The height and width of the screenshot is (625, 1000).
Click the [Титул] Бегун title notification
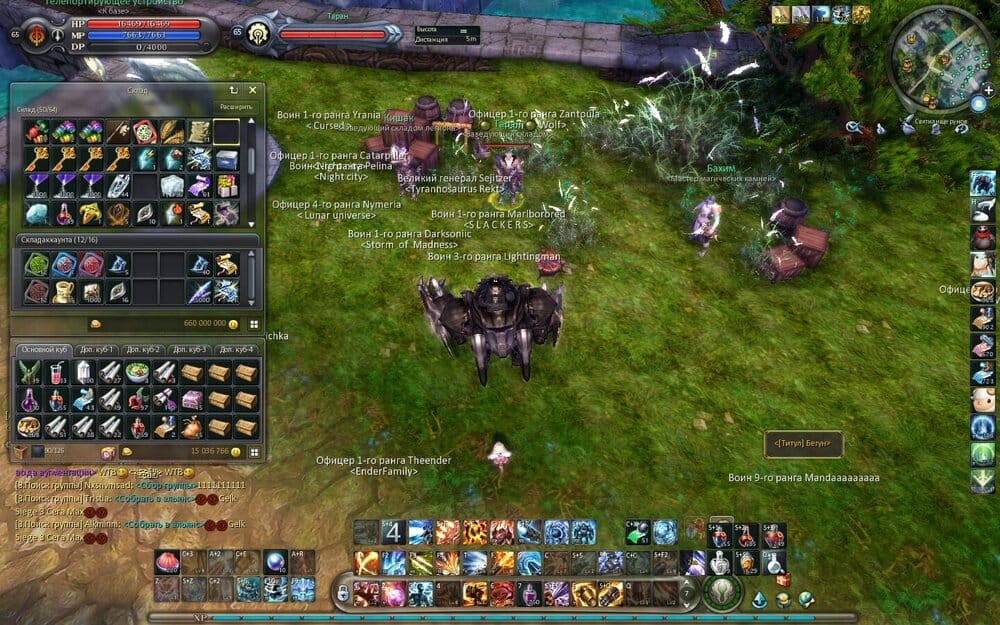tap(803, 442)
